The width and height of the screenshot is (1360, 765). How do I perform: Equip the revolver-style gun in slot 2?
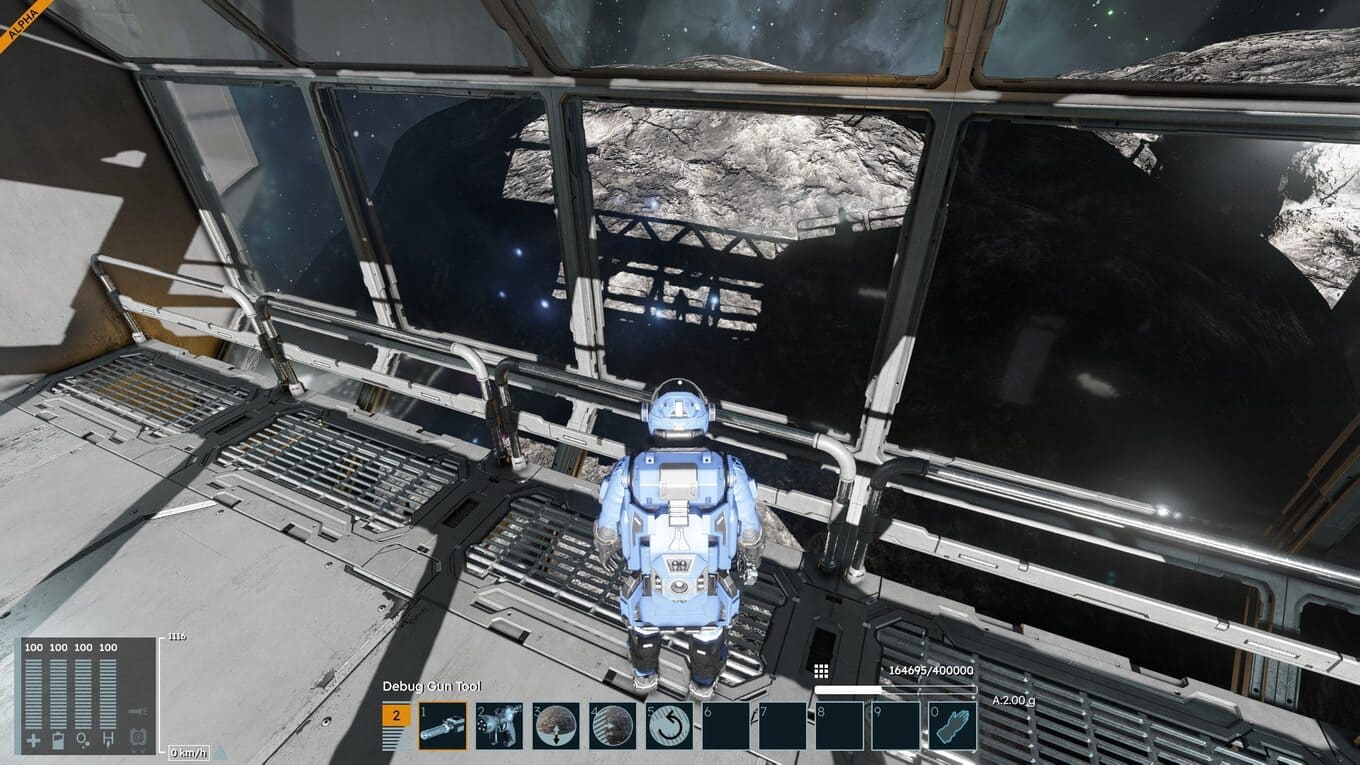tap(498, 726)
